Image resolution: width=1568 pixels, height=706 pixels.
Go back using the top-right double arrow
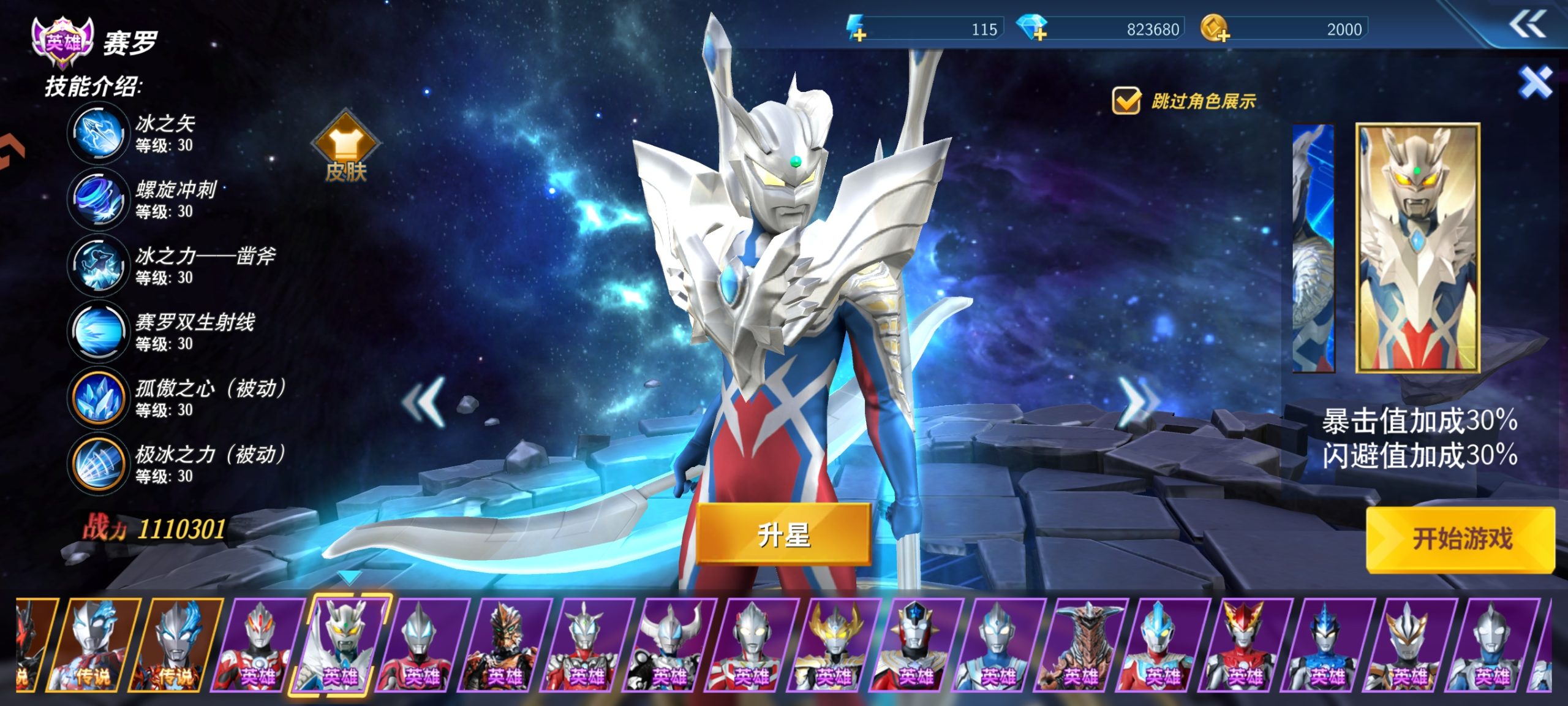tap(1527, 26)
